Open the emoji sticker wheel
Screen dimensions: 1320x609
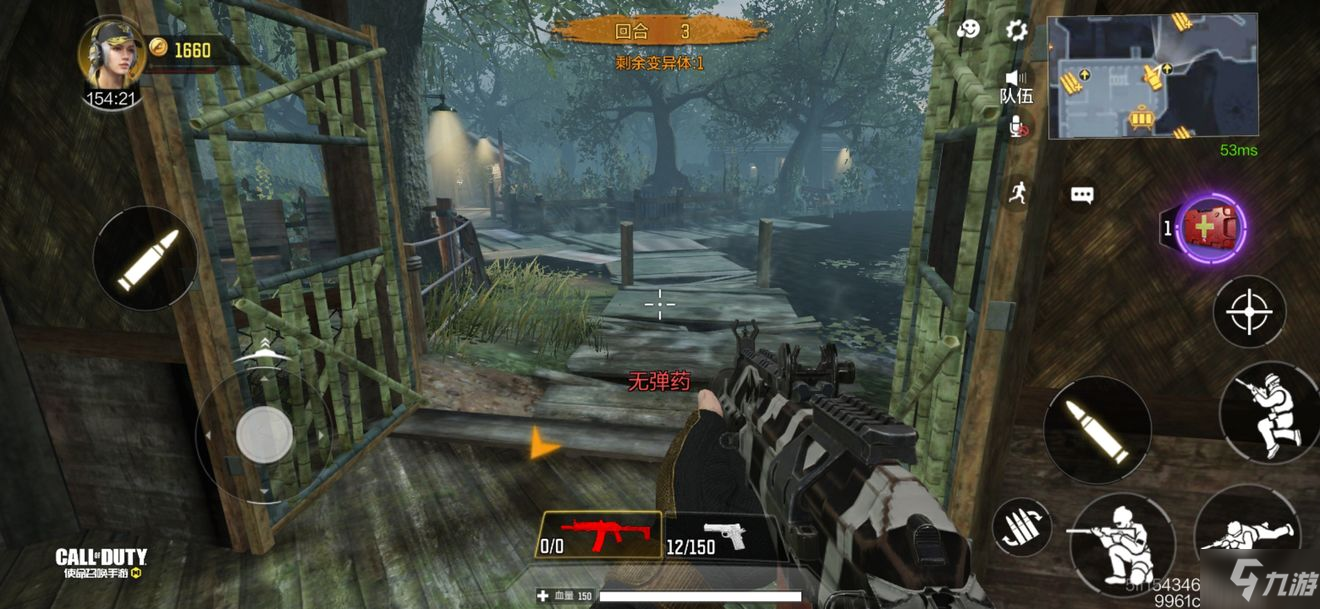pos(968,30)
